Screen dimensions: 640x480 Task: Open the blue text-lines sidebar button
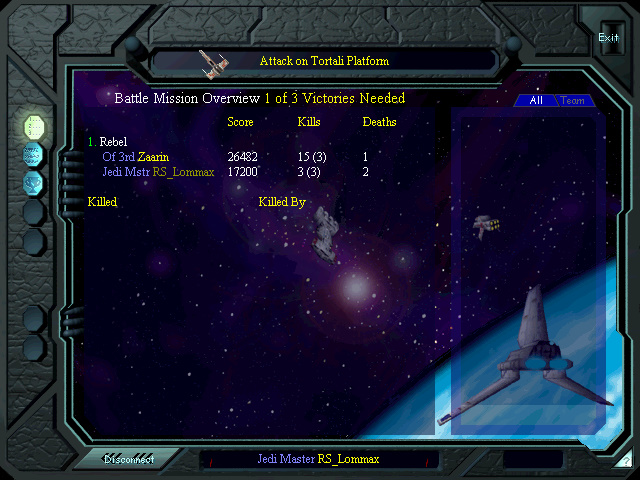tap(34, 154)
